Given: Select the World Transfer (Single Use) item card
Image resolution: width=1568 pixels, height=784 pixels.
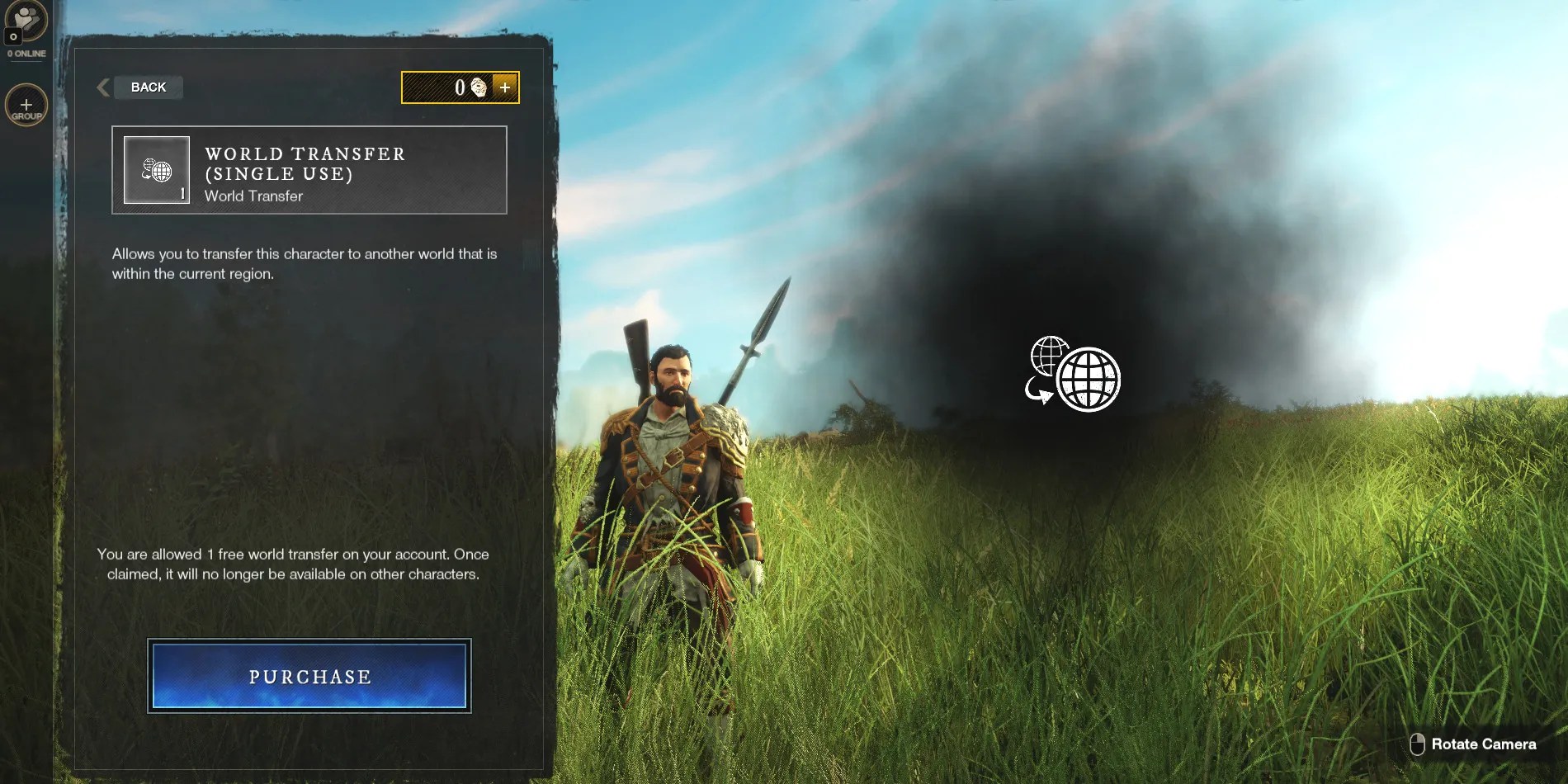Looking at the screenshot, I should pyautogui.click(x=309, y=170).
